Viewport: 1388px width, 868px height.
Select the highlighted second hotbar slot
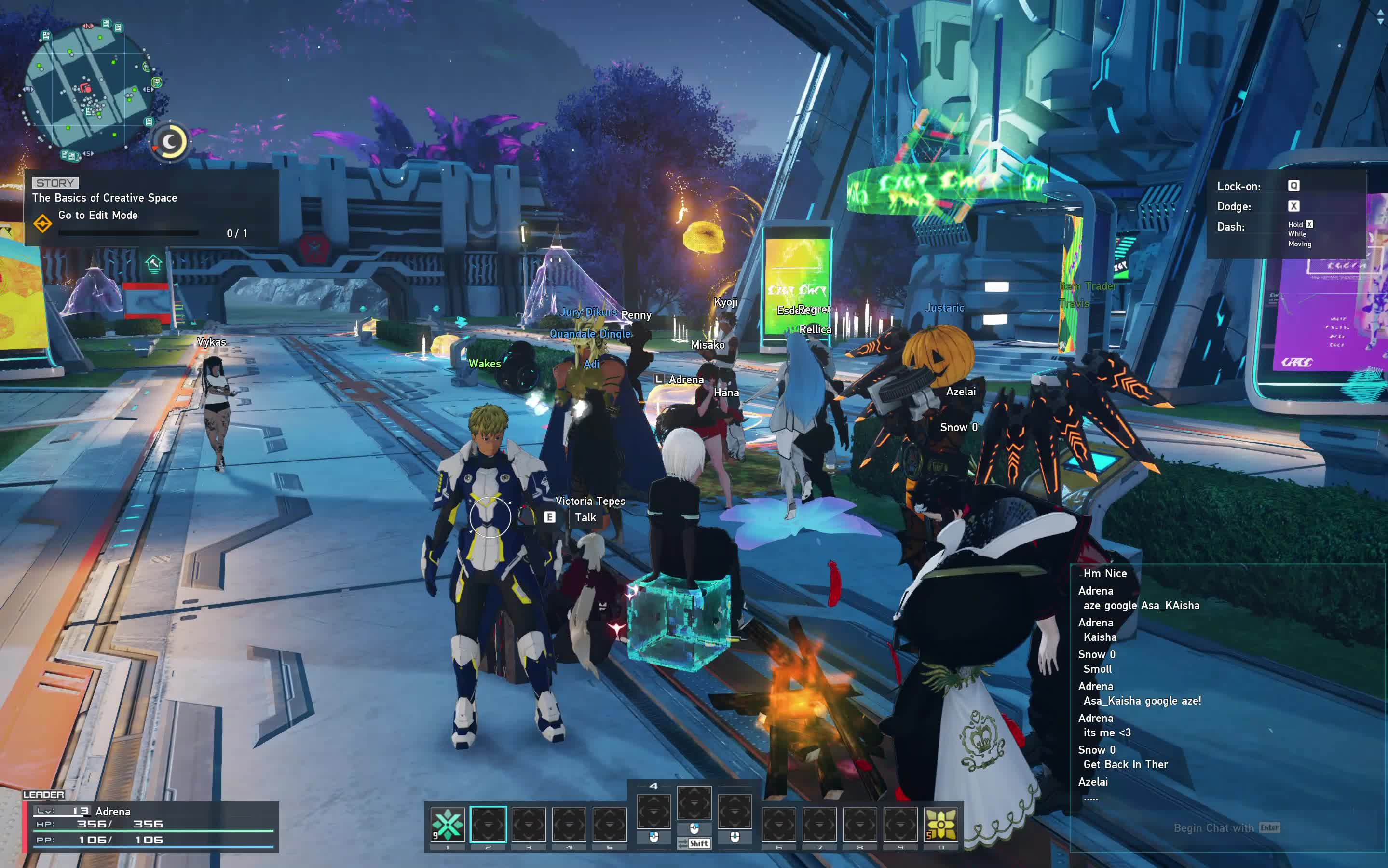[488, 825]
